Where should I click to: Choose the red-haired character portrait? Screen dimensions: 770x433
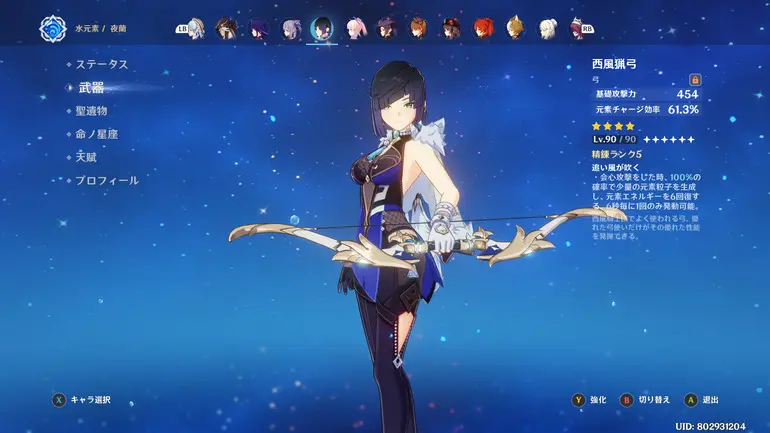[x=483, y=28]
